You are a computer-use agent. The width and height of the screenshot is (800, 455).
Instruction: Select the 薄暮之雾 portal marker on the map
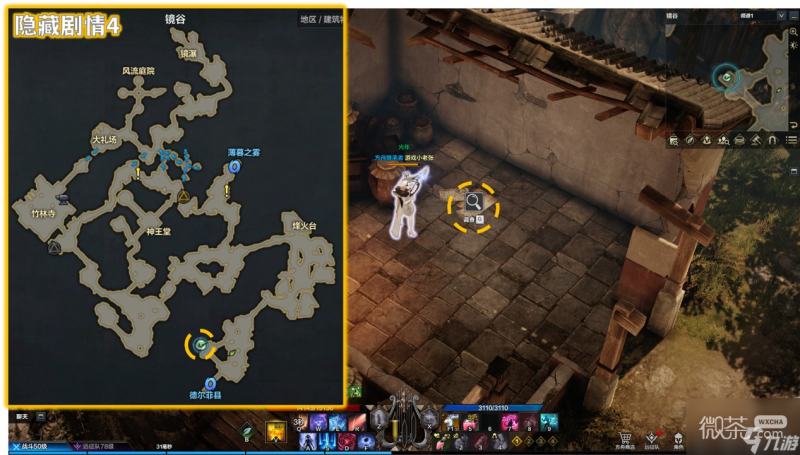235,167
